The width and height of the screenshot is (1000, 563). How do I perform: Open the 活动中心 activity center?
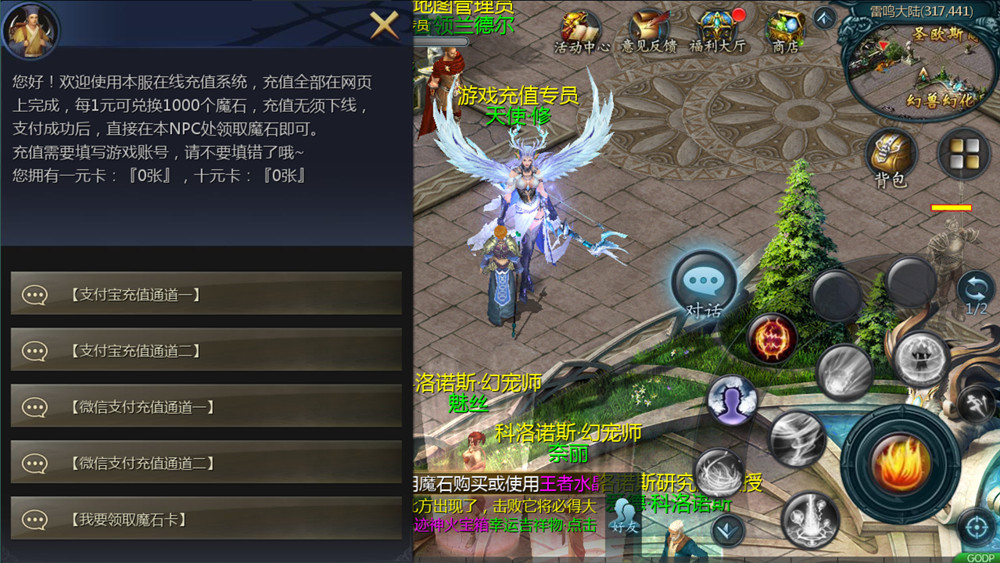(581, 31)
